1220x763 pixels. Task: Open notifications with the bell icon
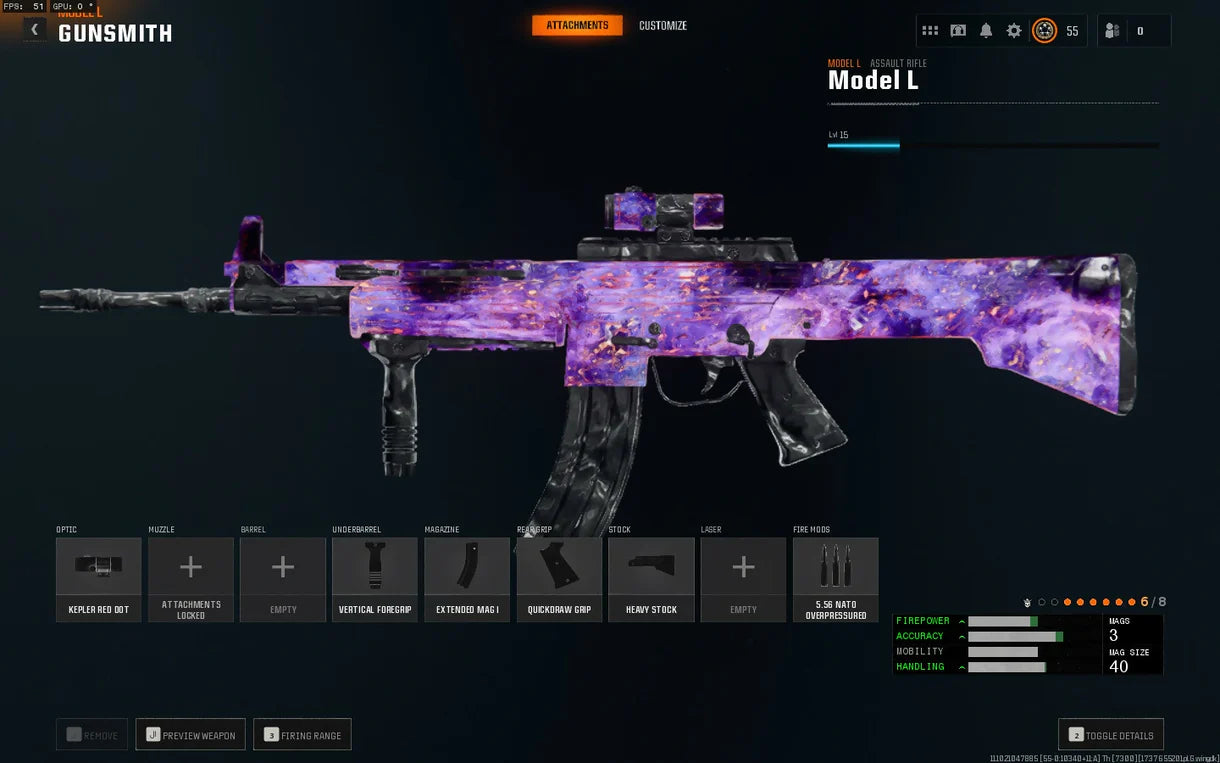point(986,31)
